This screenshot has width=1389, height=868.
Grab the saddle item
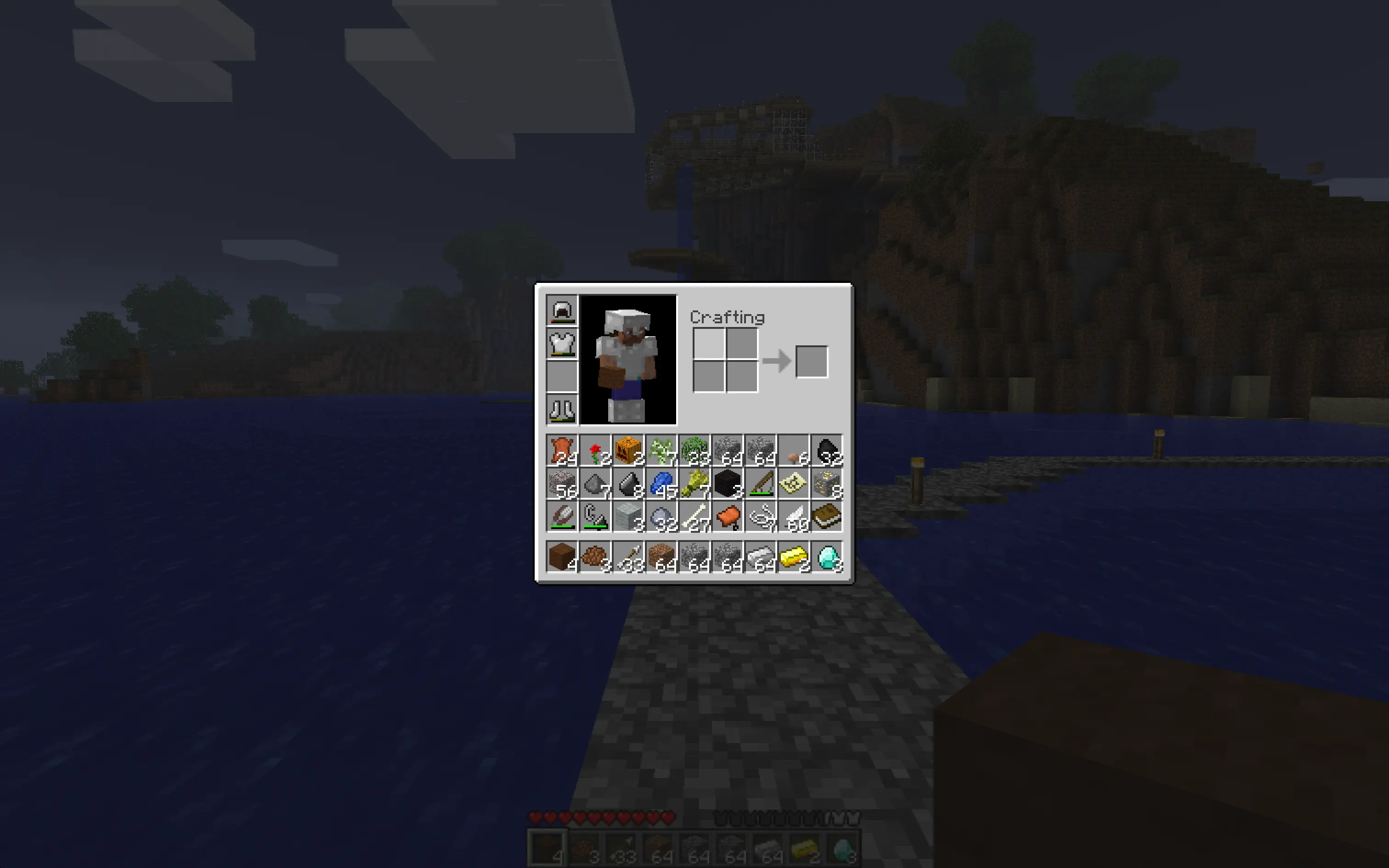coord(728,515)
